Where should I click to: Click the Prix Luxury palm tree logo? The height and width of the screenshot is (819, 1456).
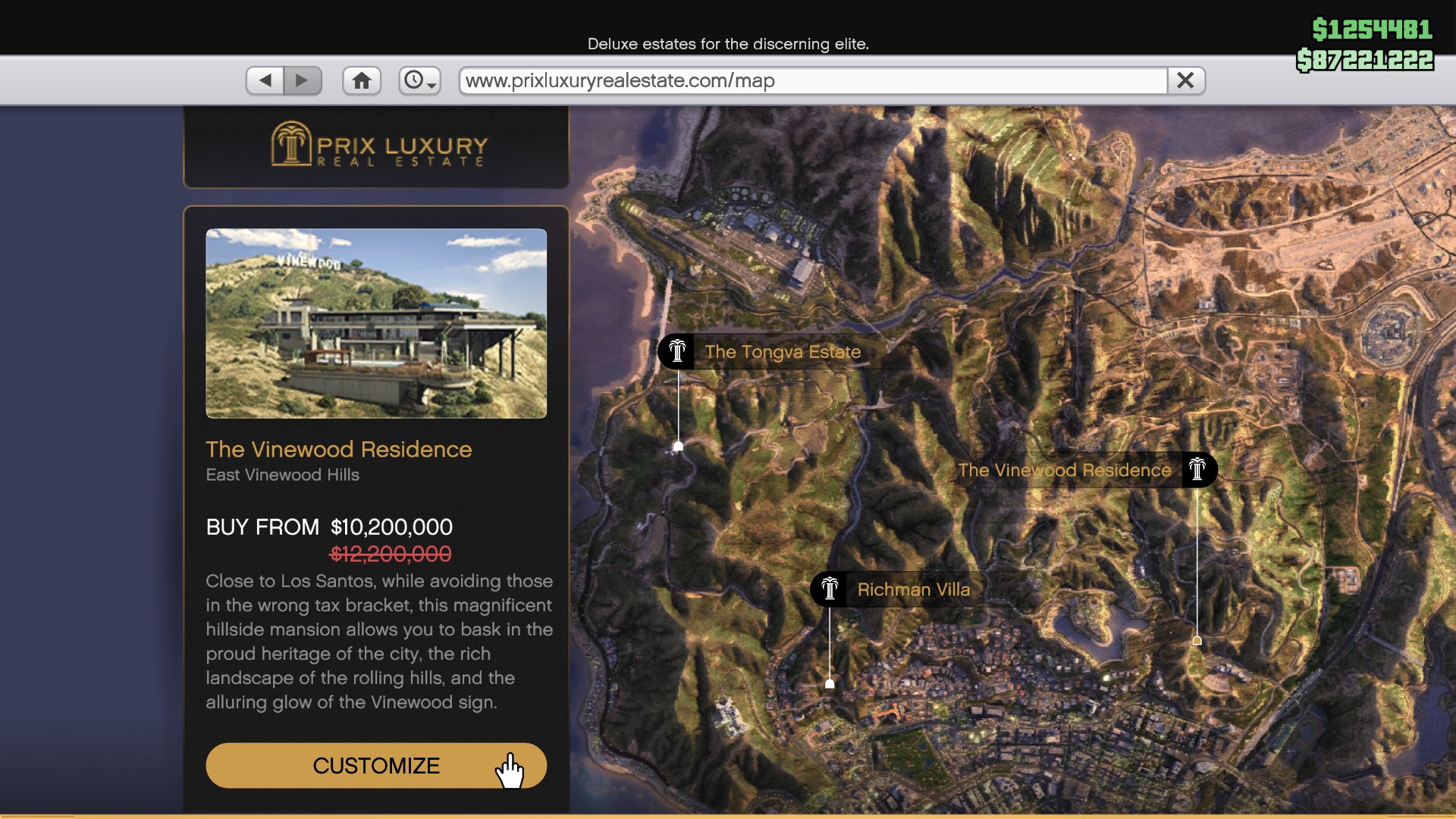pyautogui.click(x=290, y=146)
